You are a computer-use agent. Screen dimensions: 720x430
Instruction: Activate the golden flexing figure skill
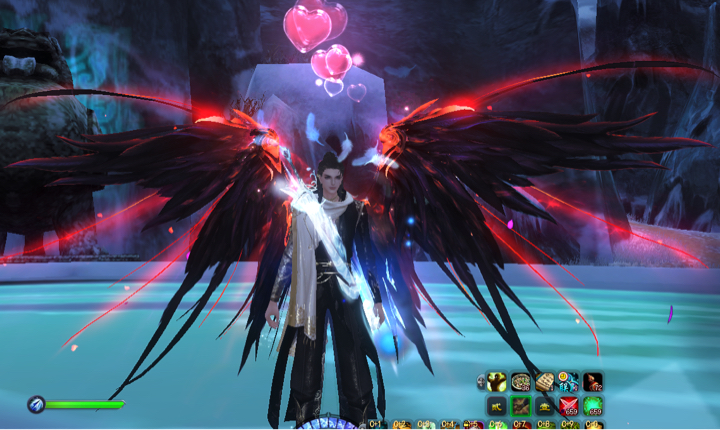497,381
